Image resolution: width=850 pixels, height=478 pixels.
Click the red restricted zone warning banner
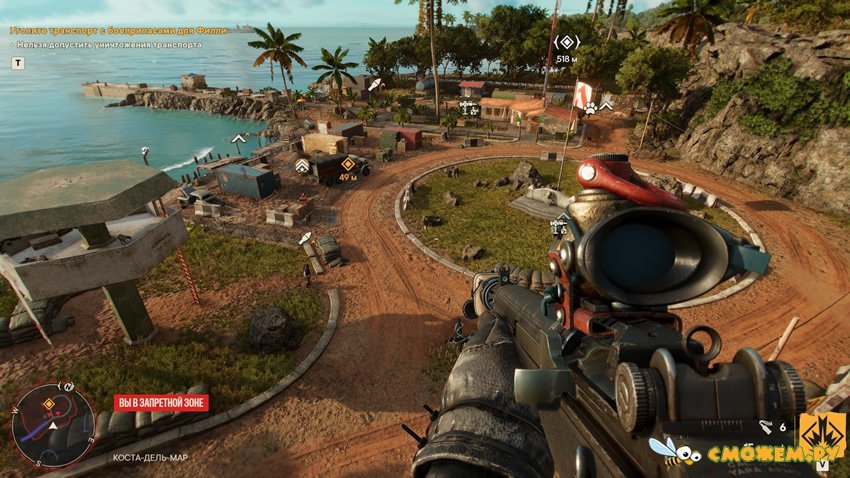[x=160, y=403]
